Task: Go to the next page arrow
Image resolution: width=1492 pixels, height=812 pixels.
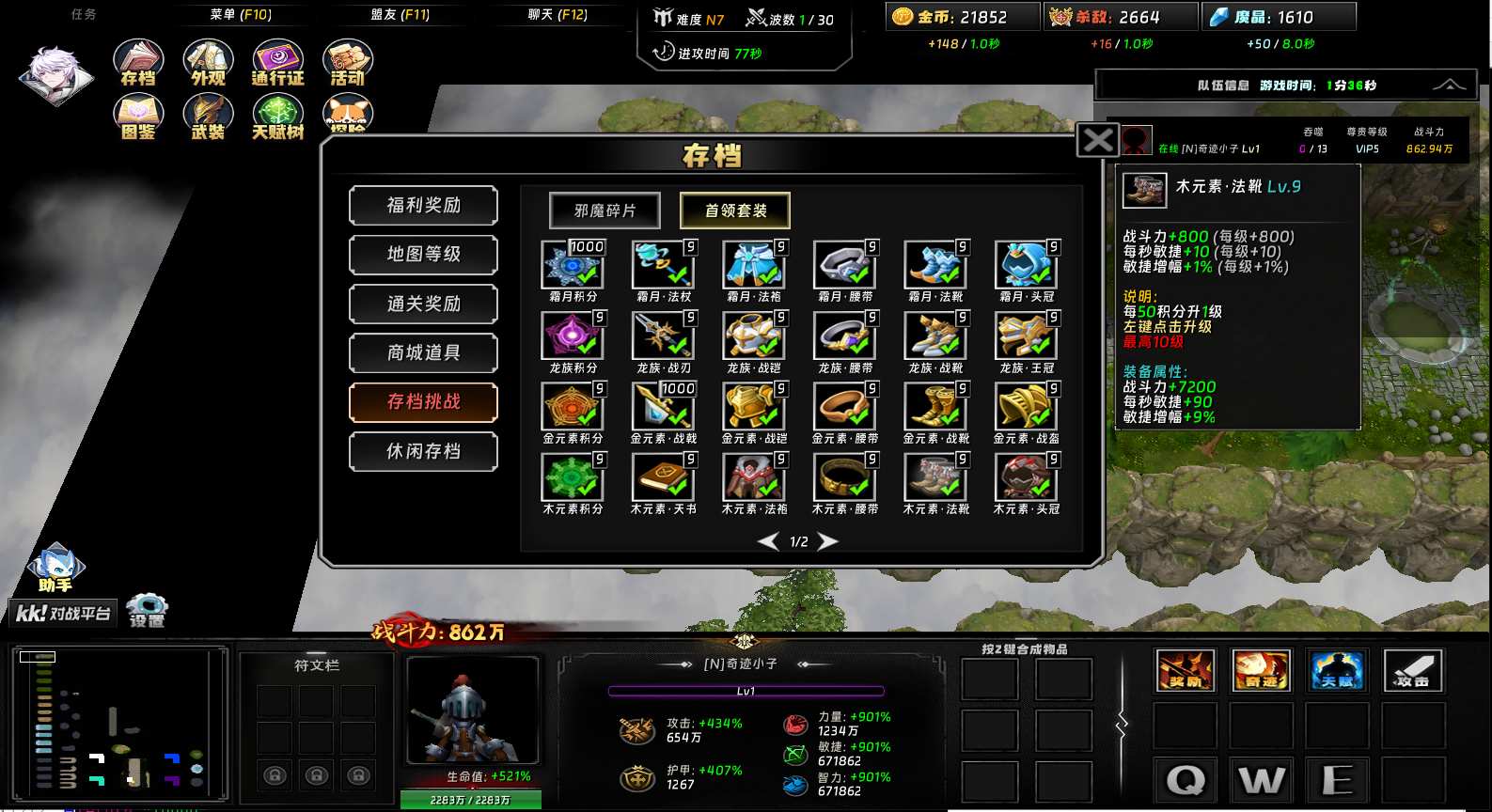Action: 828,541
